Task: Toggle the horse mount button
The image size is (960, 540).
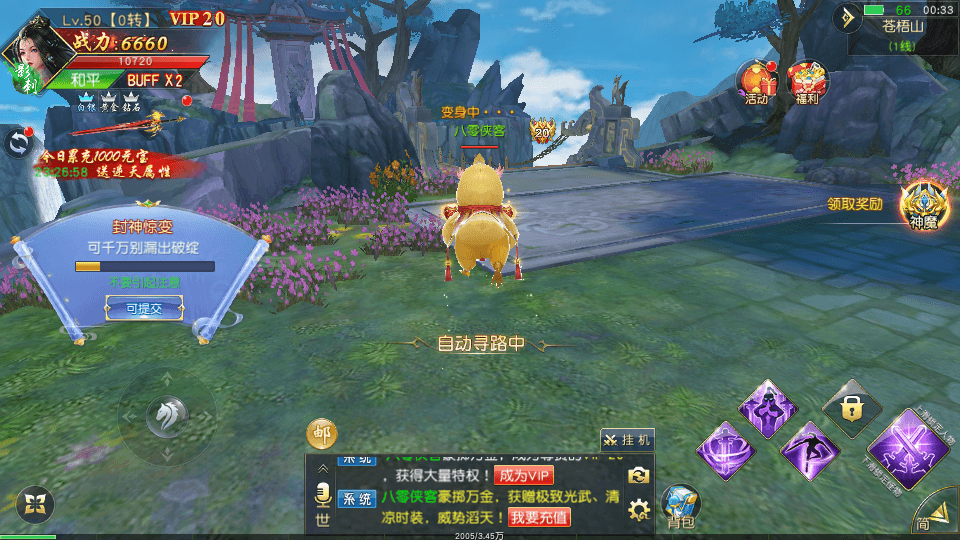Action: click(167, 414)
